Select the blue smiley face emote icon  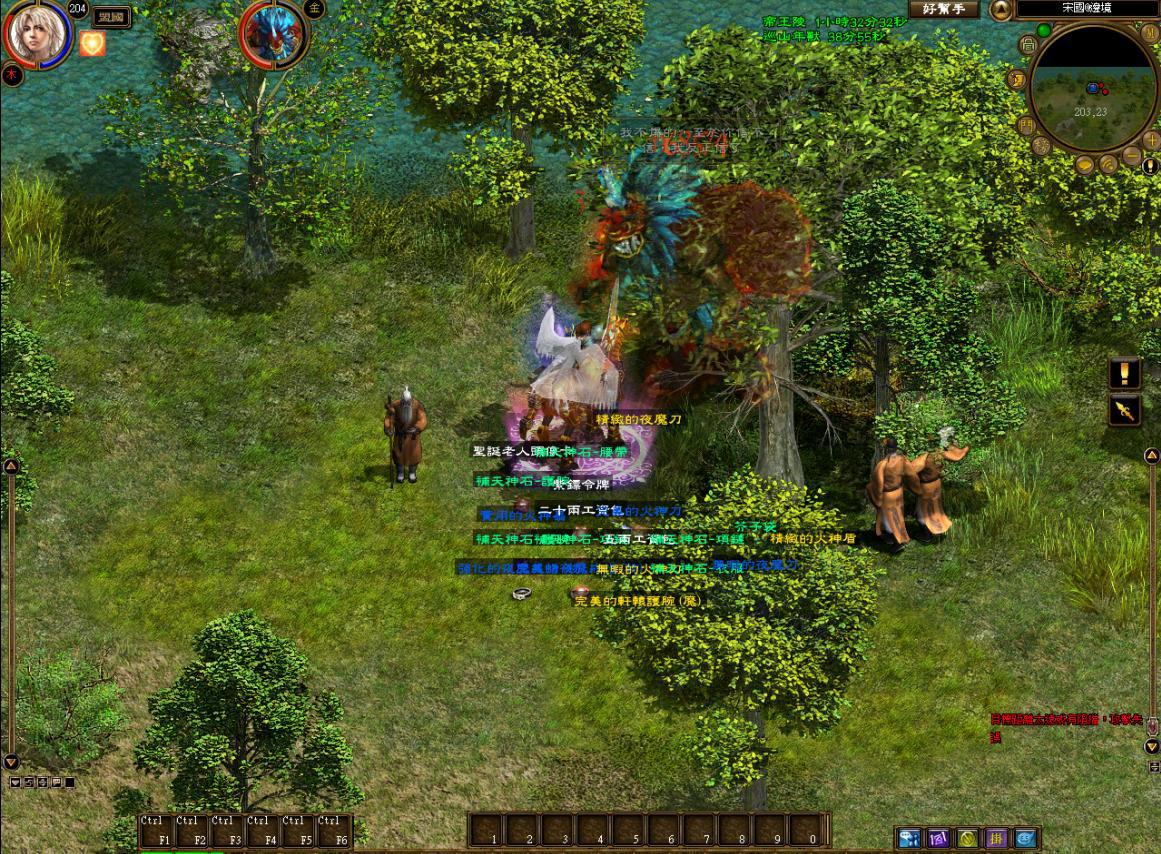tap(1026, 838)
